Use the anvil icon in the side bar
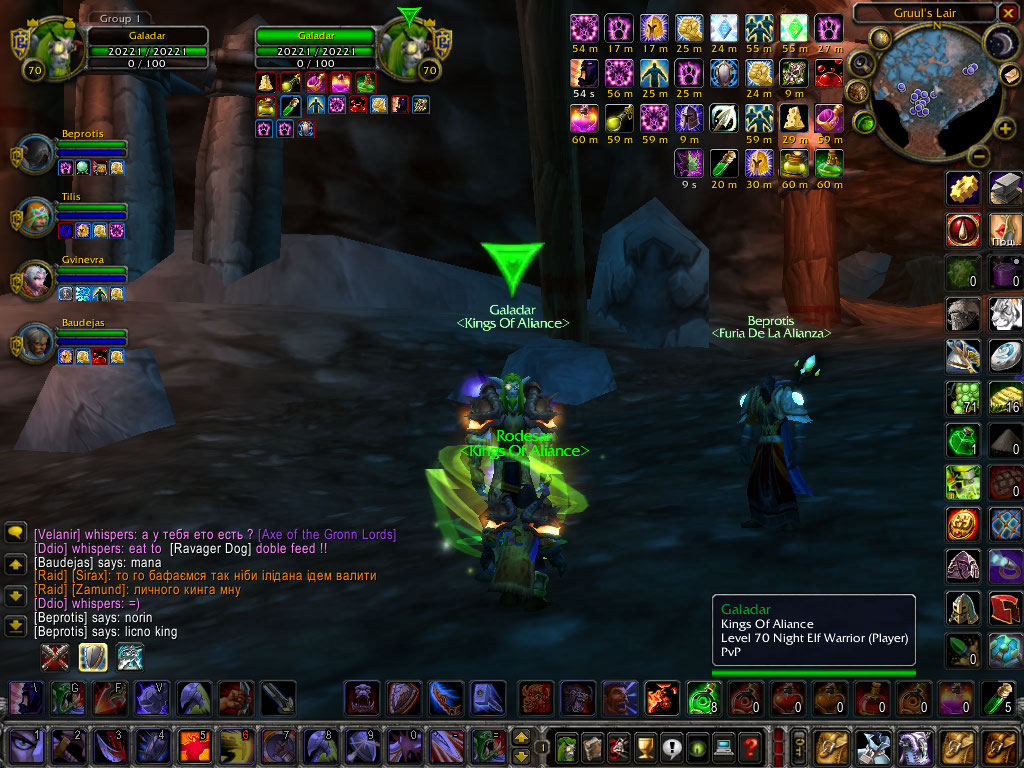This screenshot has width=1024, height=768. (x=1006, y=189)
